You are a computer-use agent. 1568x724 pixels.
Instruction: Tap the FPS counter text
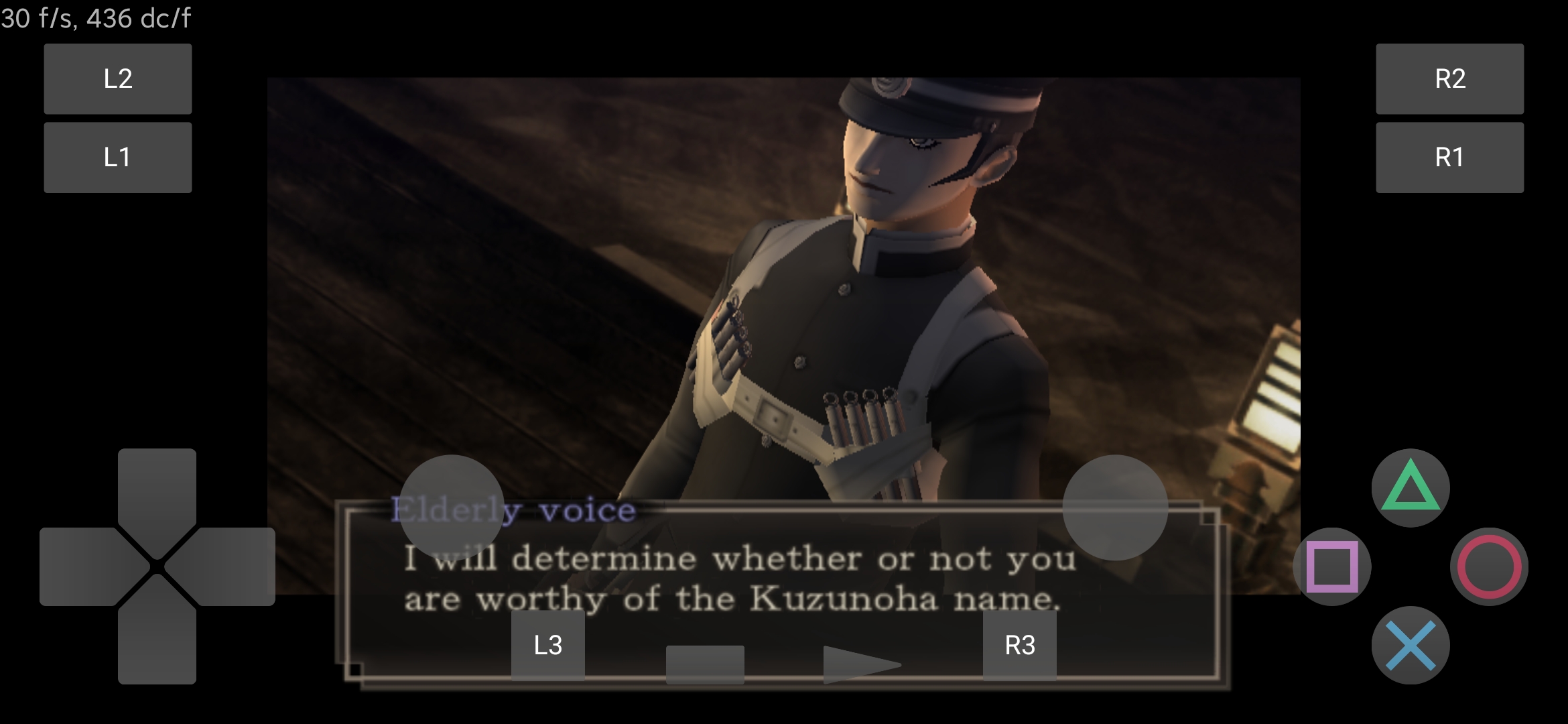coord(94,20)
